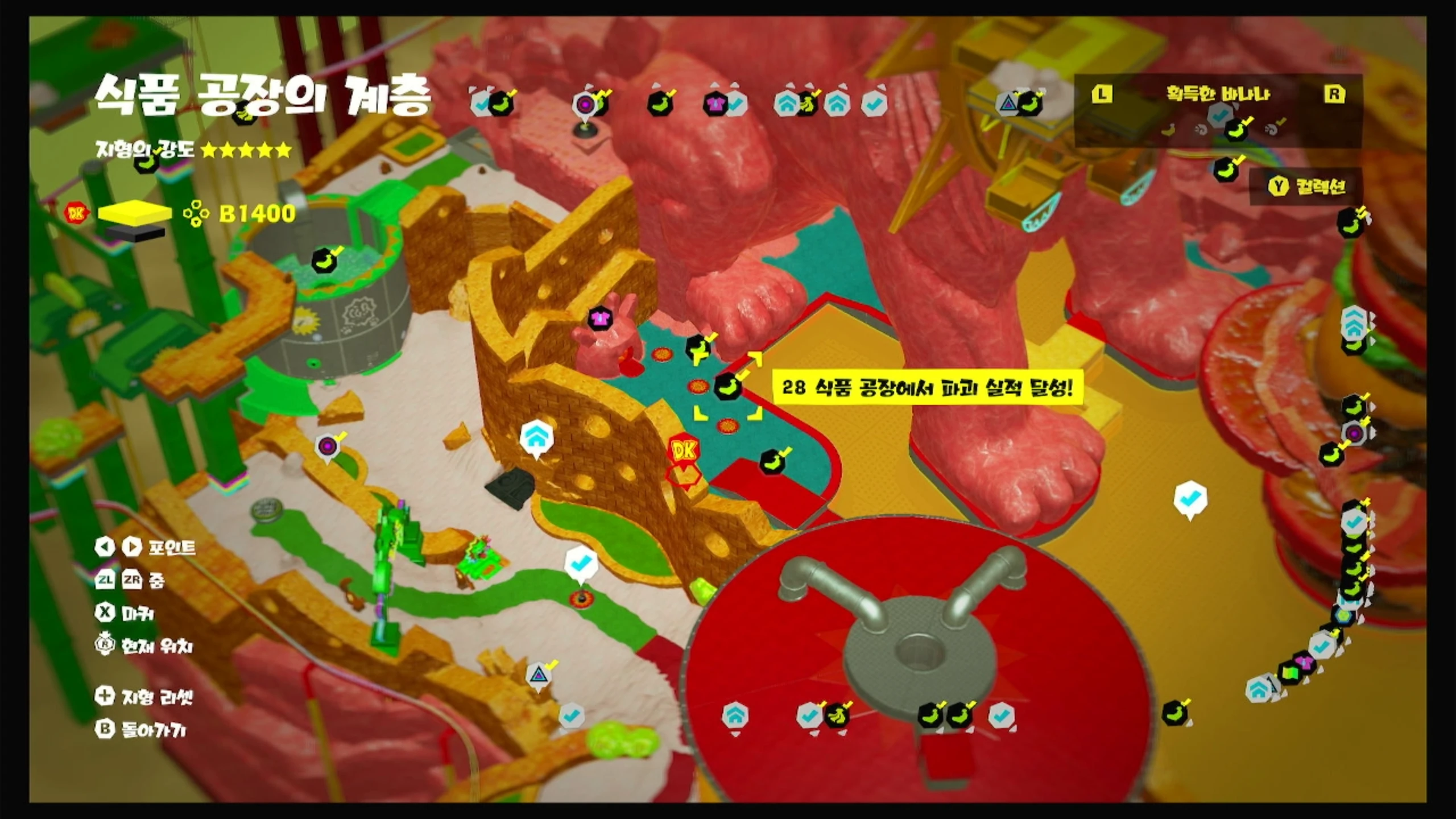1456x819 pixels.
Task: Select the lone banana marker at bottom right
Action: [1174, 713]
